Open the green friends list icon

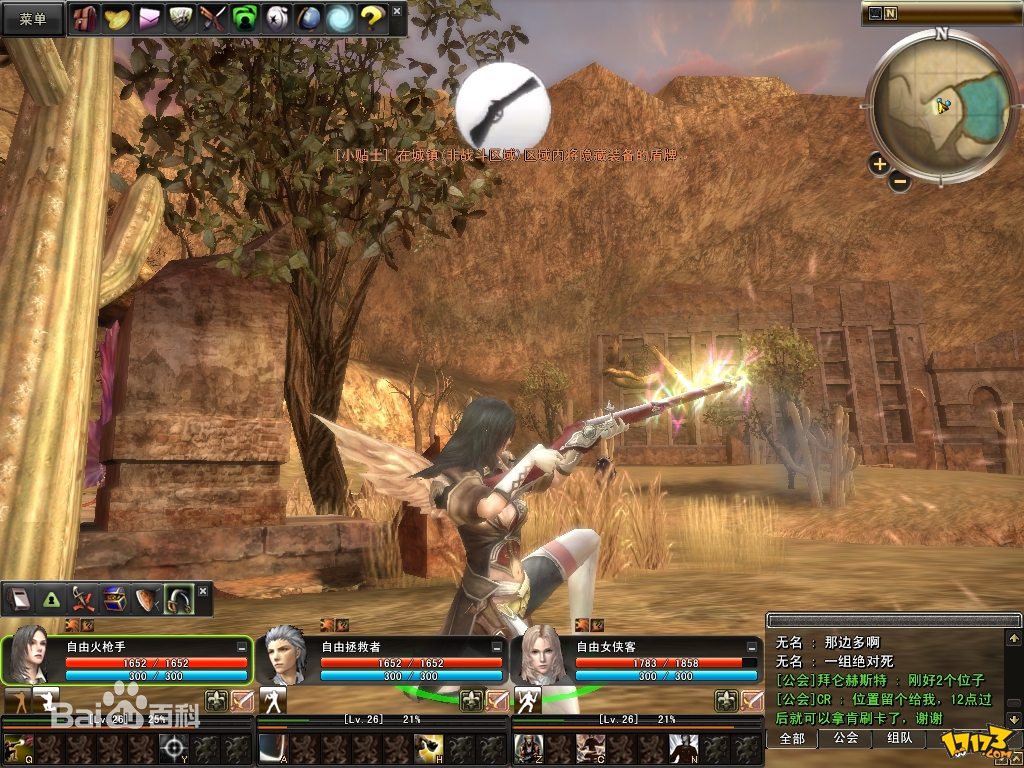[x=244, y=18]
